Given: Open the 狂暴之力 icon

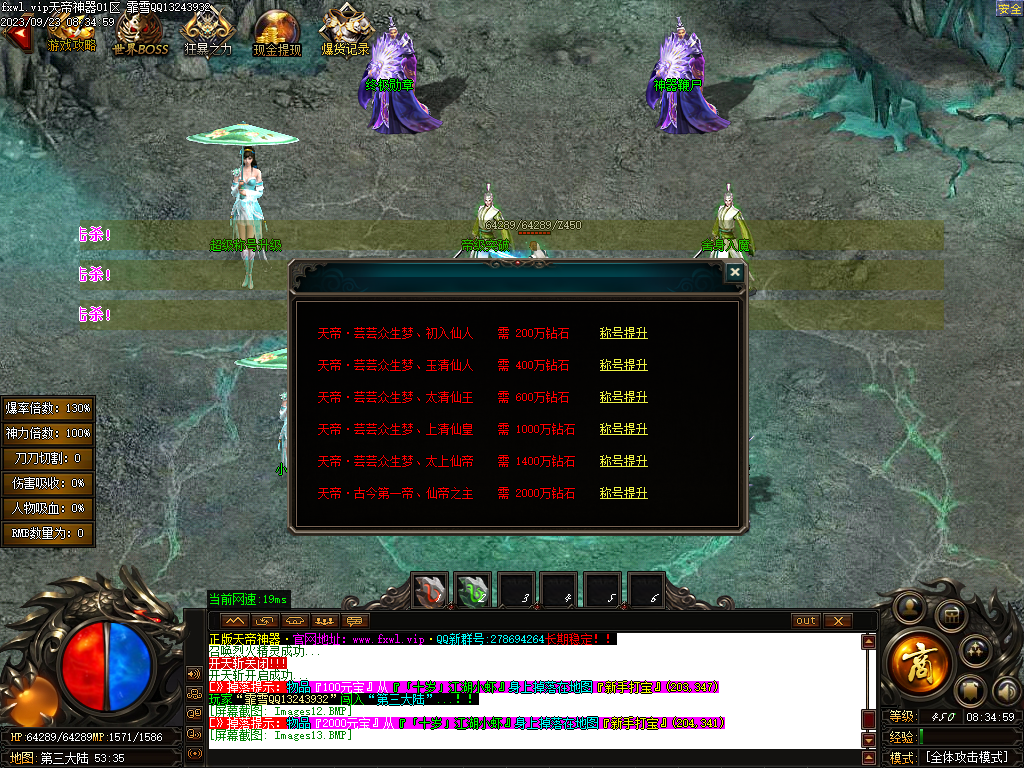Looking at the screenshot, I should [x=208, y=35].
